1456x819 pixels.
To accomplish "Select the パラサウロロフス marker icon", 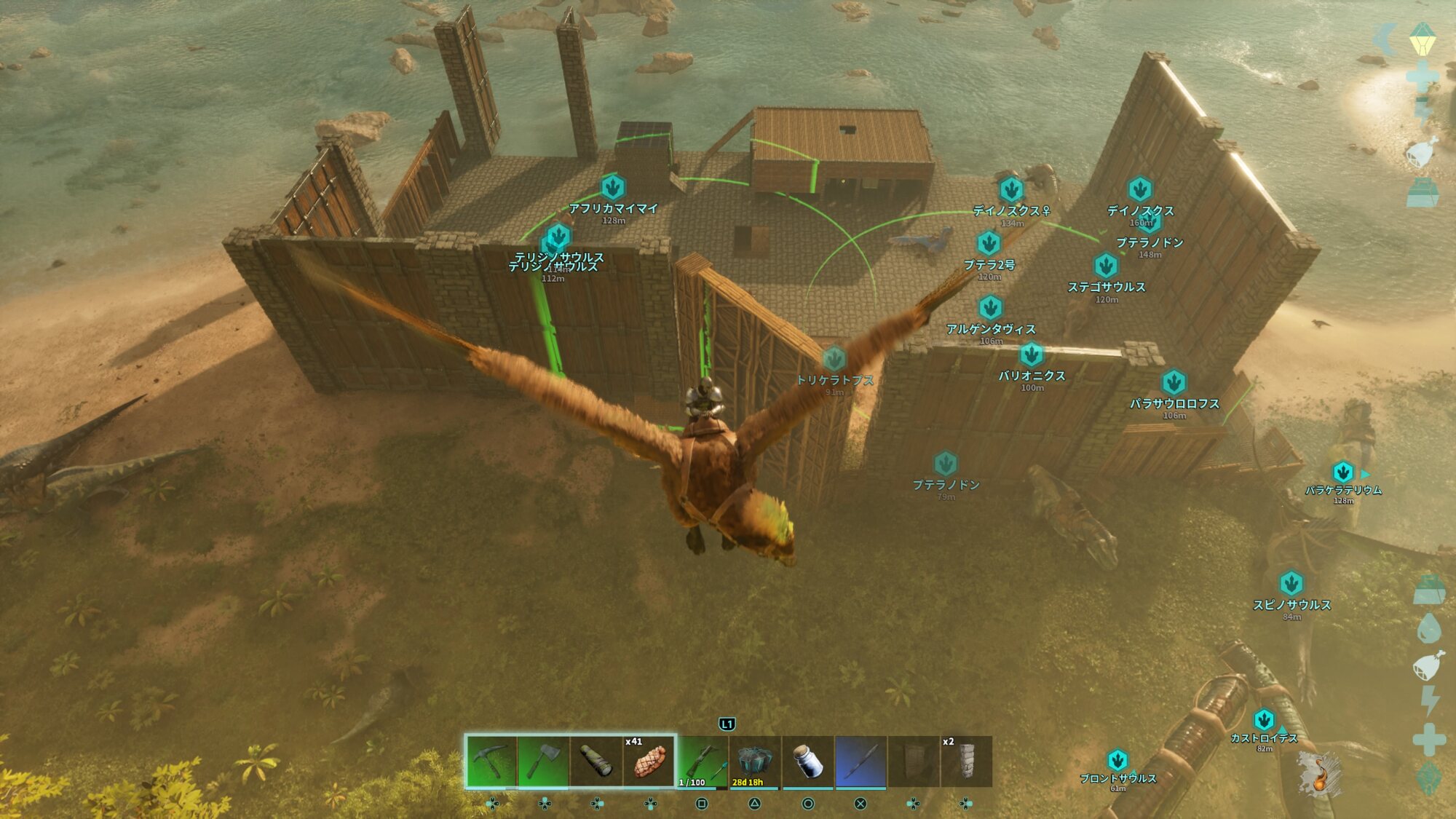I will coord(1174,382).
